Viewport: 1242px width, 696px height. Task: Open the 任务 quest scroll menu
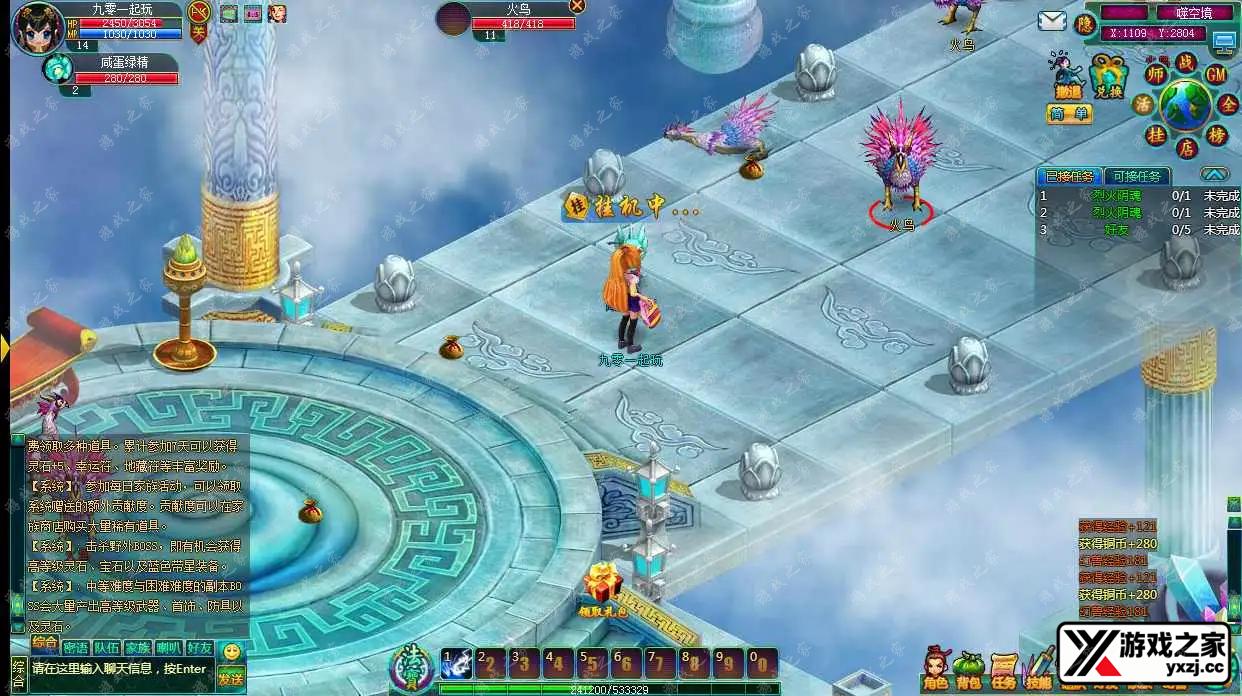[1004, 670]
